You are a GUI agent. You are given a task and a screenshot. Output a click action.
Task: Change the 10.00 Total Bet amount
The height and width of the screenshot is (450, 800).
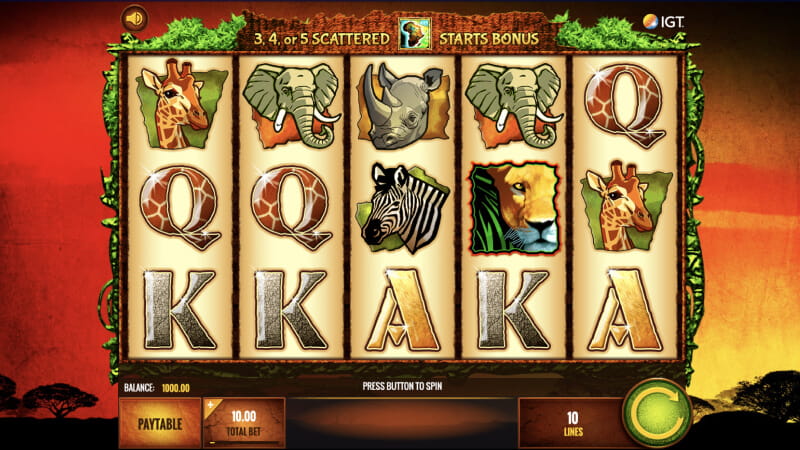244,421
